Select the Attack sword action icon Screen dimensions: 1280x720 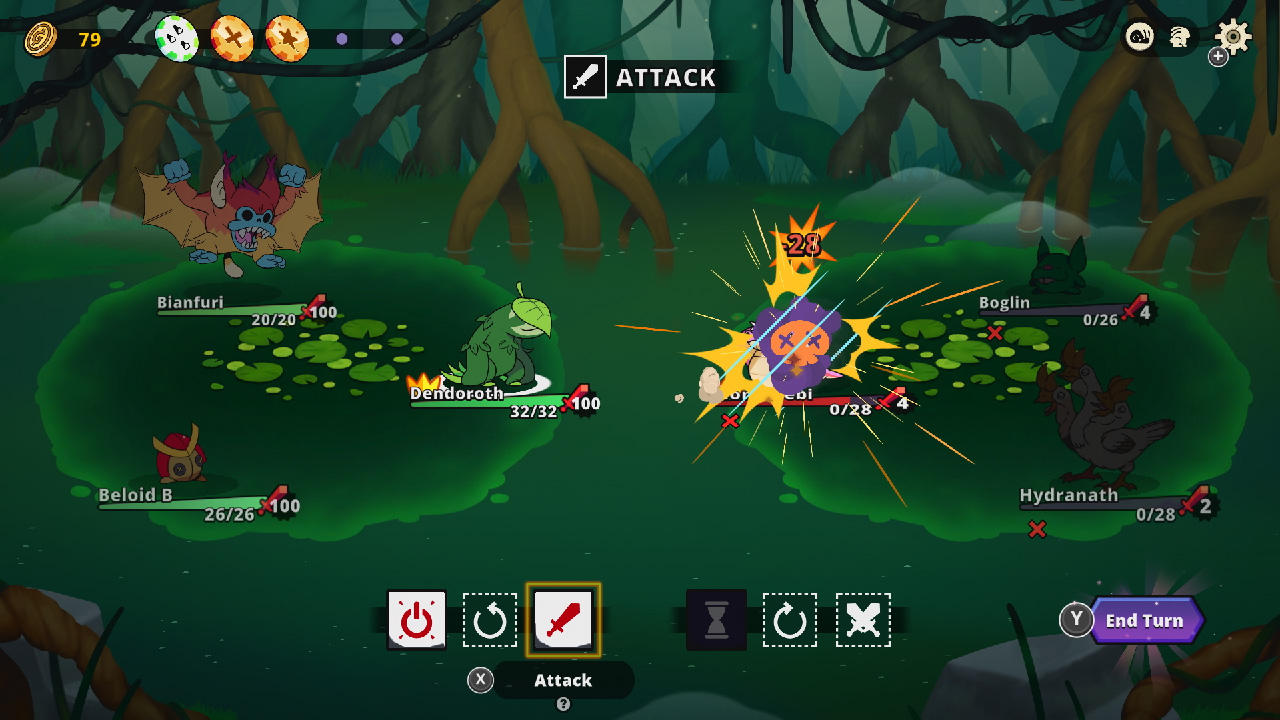click(563, 620)
